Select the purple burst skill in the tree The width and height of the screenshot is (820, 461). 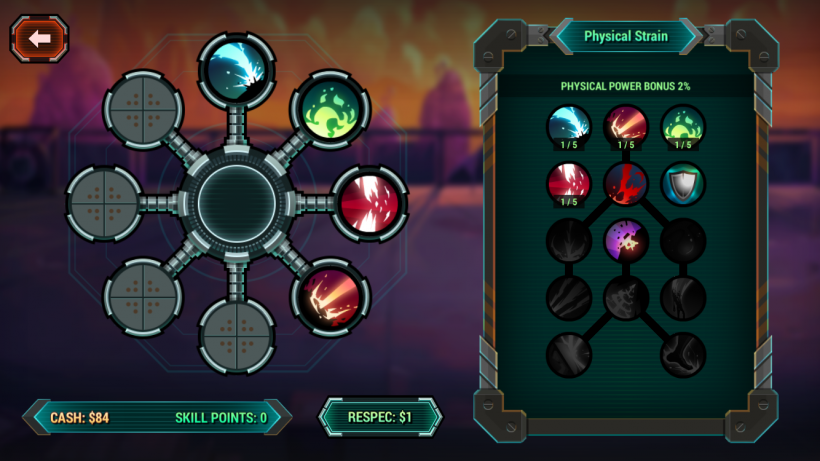(x=626, y=241)
